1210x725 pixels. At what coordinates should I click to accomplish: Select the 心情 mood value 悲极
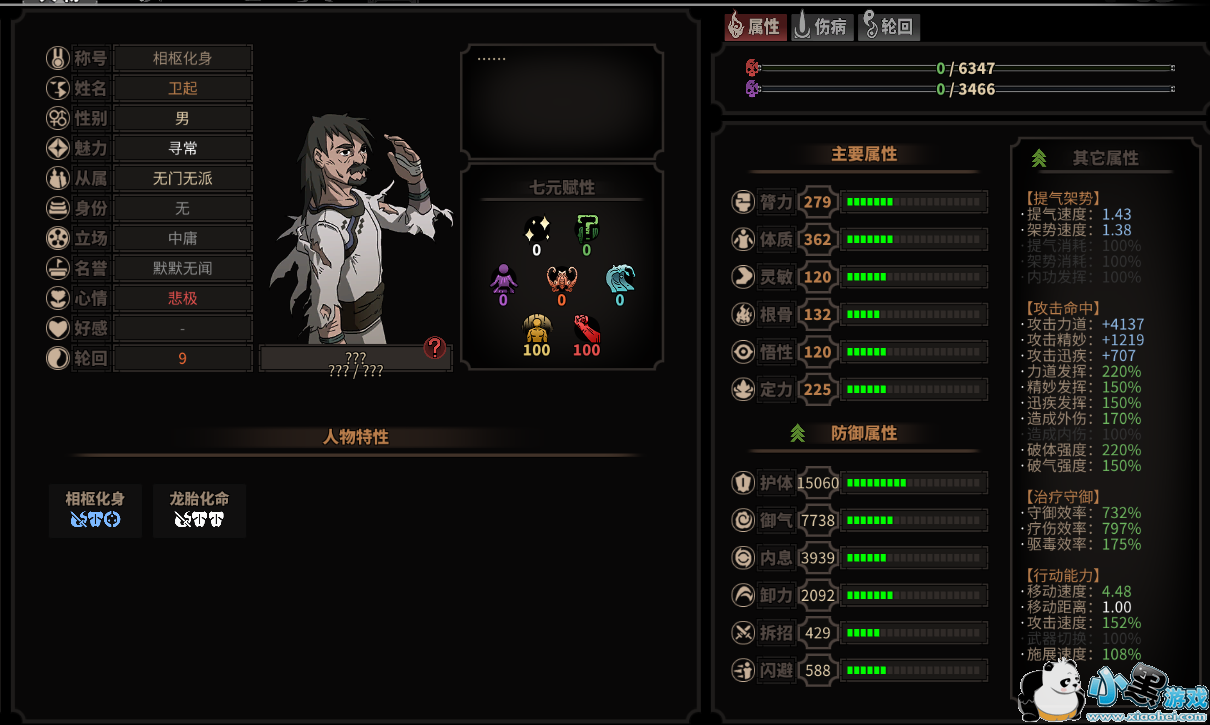click(182, 298)
